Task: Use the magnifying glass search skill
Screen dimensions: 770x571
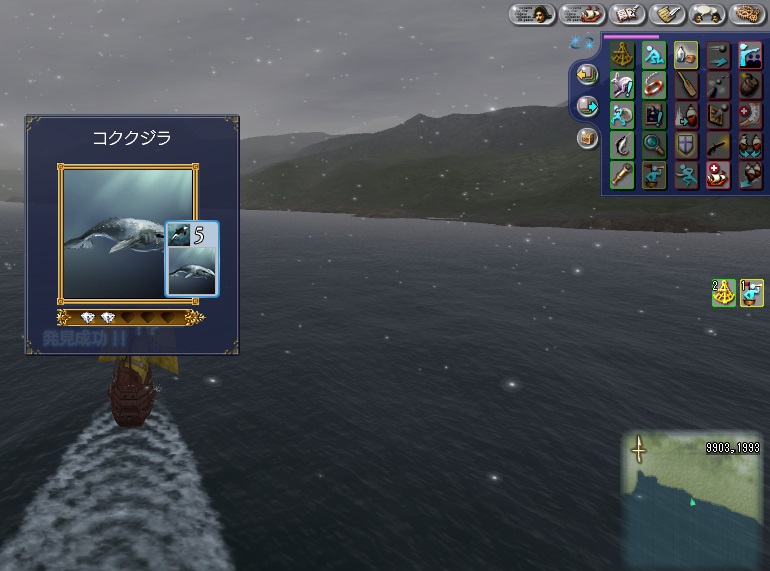Action: point(654,145)
